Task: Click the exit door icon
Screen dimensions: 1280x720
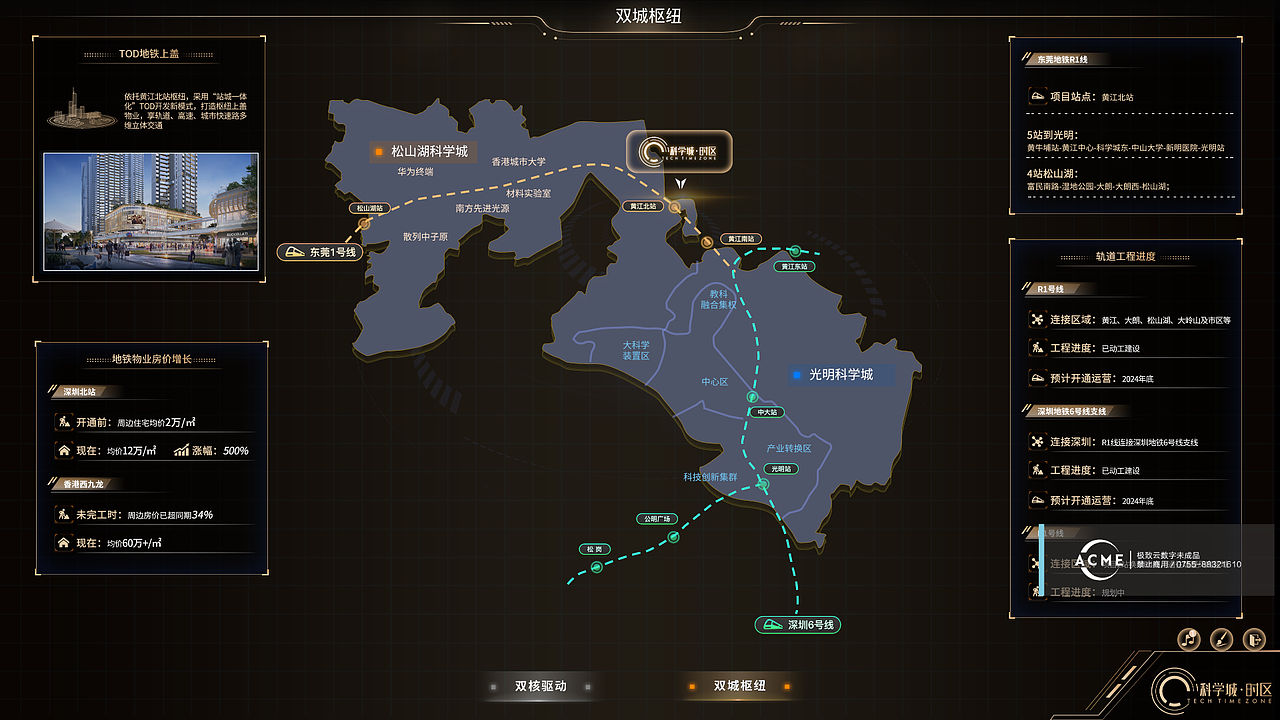Action: click(1255, 639)
